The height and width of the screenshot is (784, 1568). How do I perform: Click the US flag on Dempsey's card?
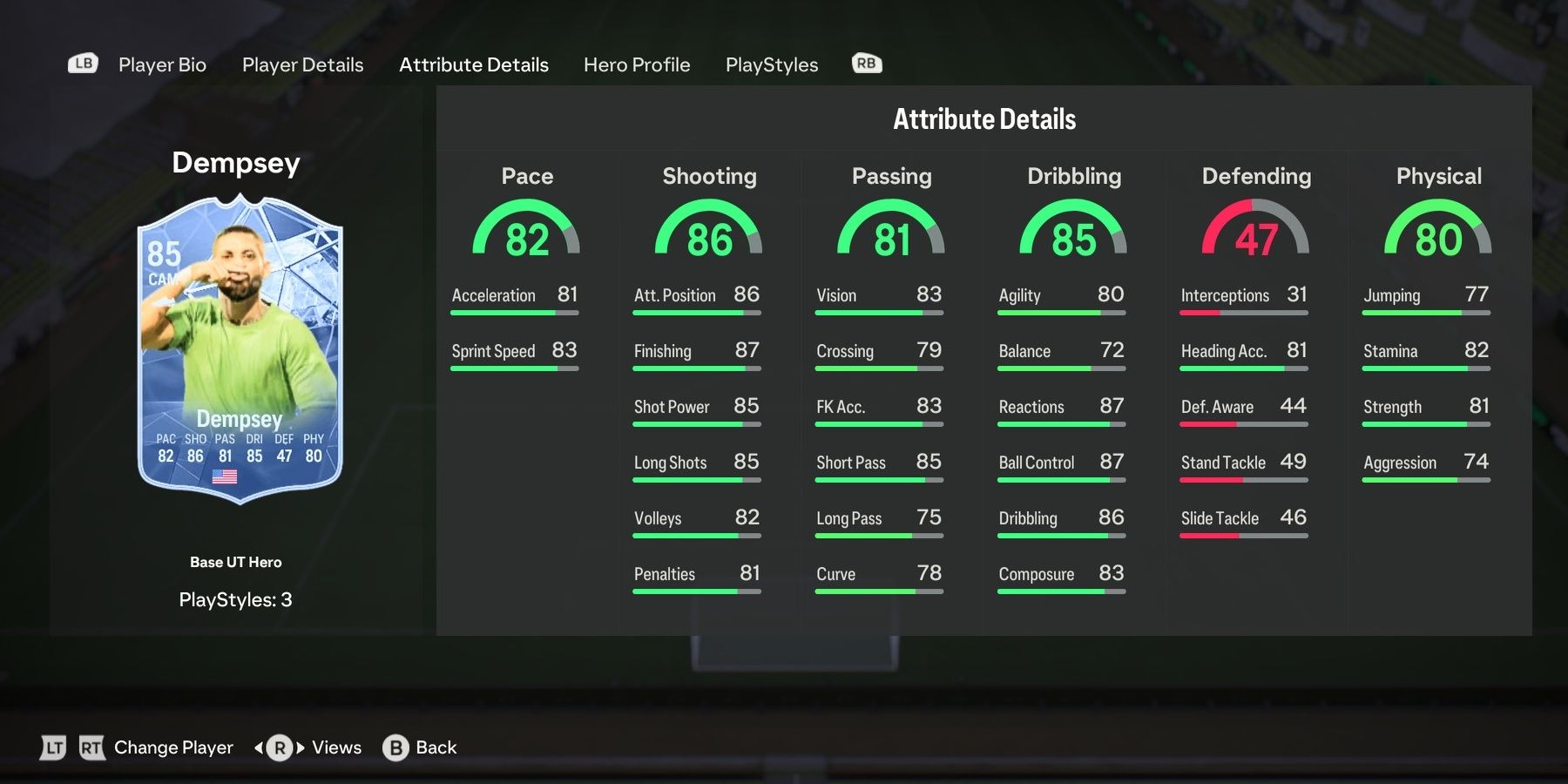pos(225,476)
